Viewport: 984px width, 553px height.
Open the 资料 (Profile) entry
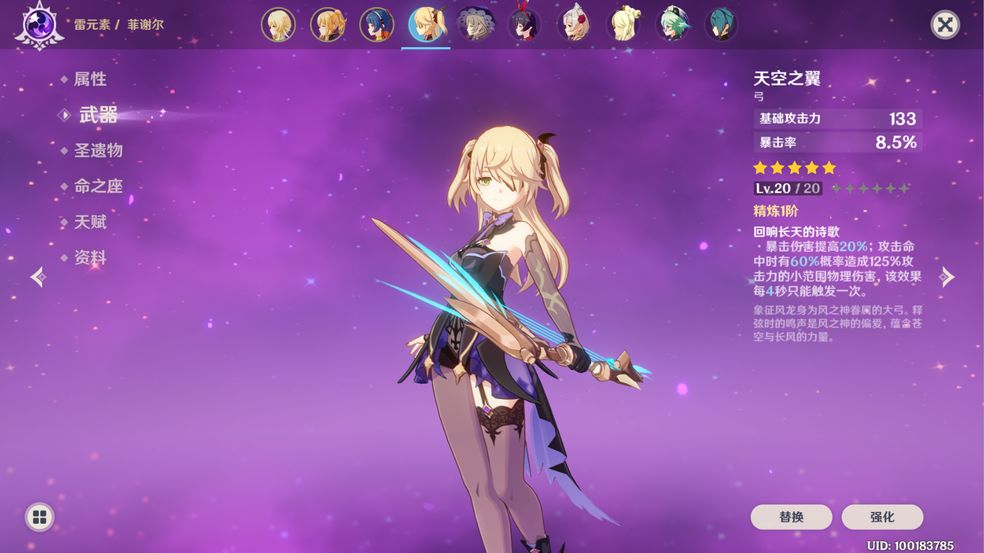[89, 258]
